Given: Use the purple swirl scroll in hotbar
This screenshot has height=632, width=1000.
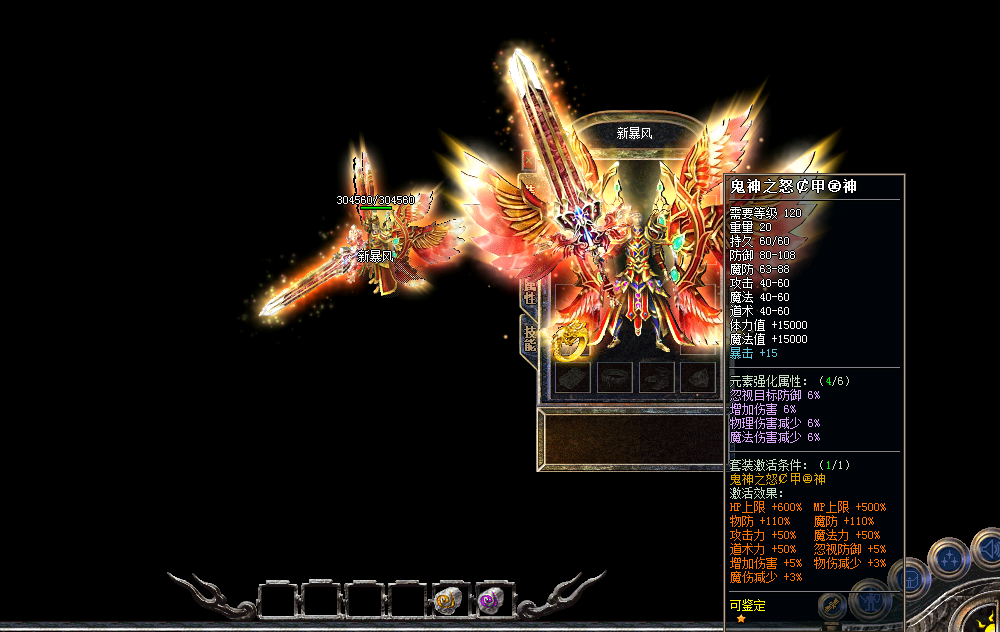Looking at the screenshot, I should coord(490,600).
